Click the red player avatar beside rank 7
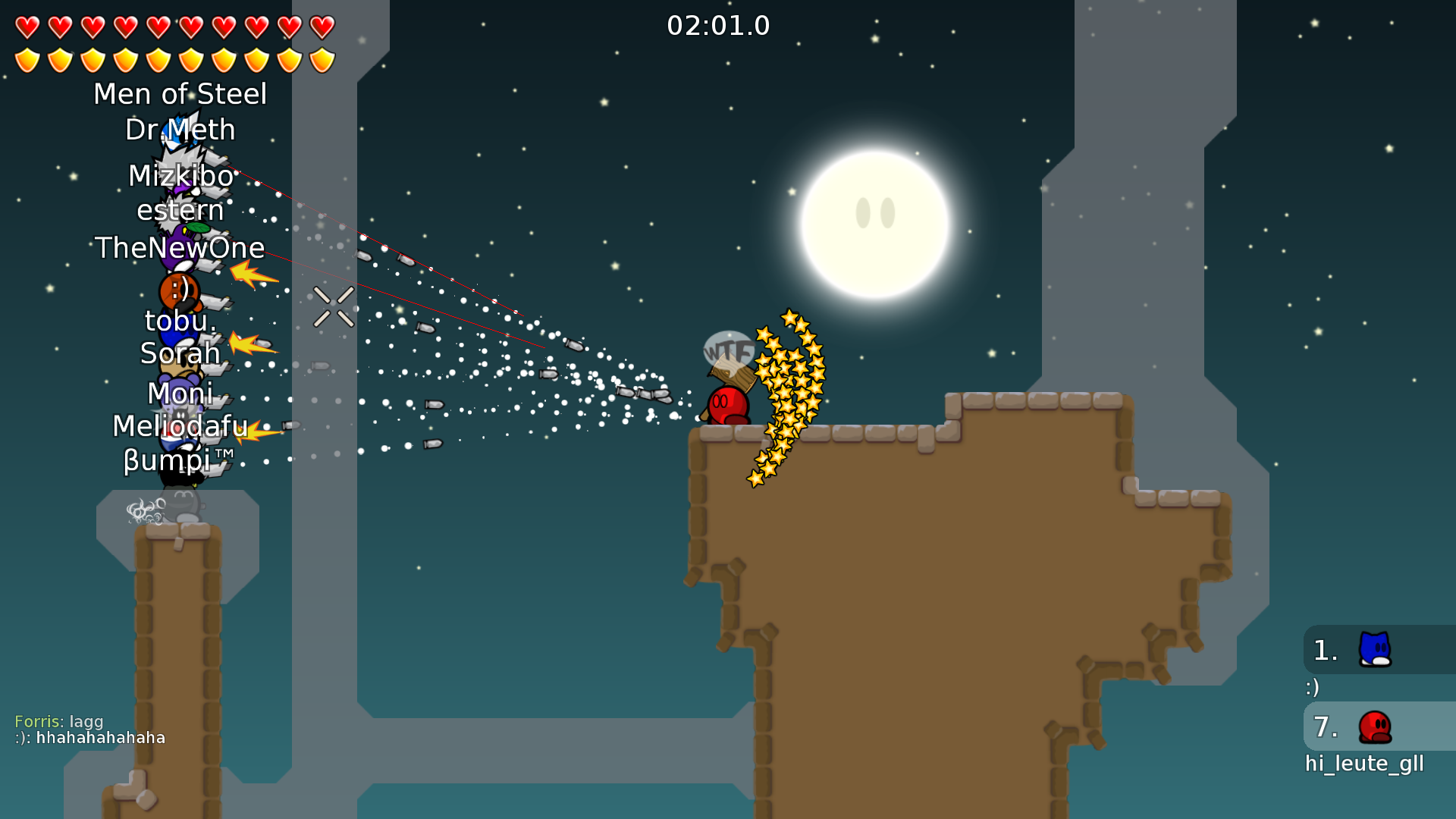Image resolution: width=1456 pixels, height=819 pixels. (x=1374, y=726)
